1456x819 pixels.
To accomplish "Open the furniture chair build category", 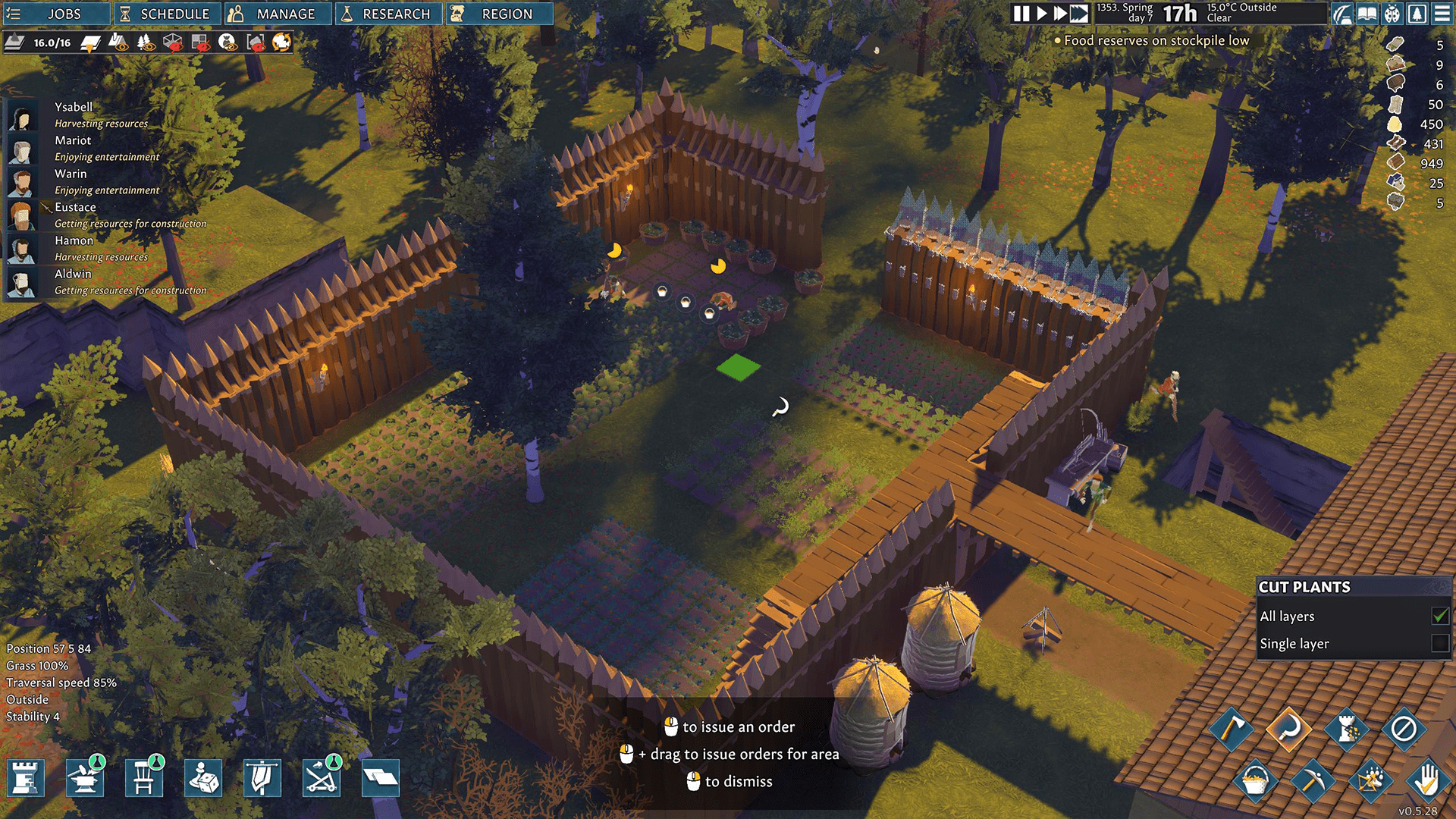I will pyautogui.click(x=145, y=777).
